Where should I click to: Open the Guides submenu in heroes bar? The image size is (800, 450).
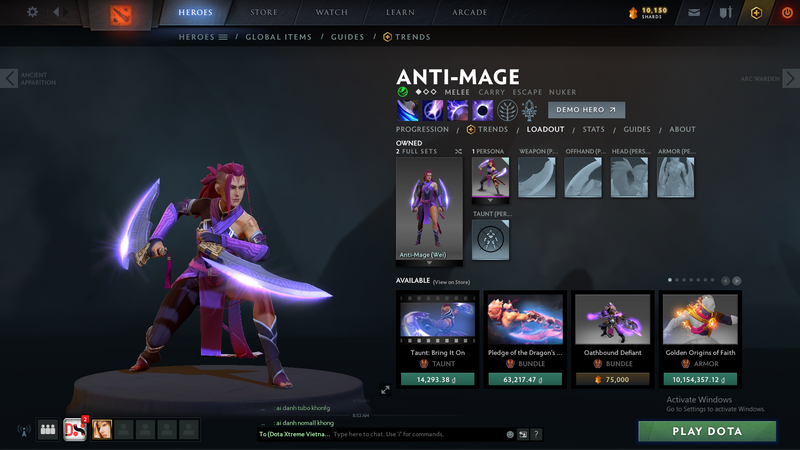click(347, 37)
